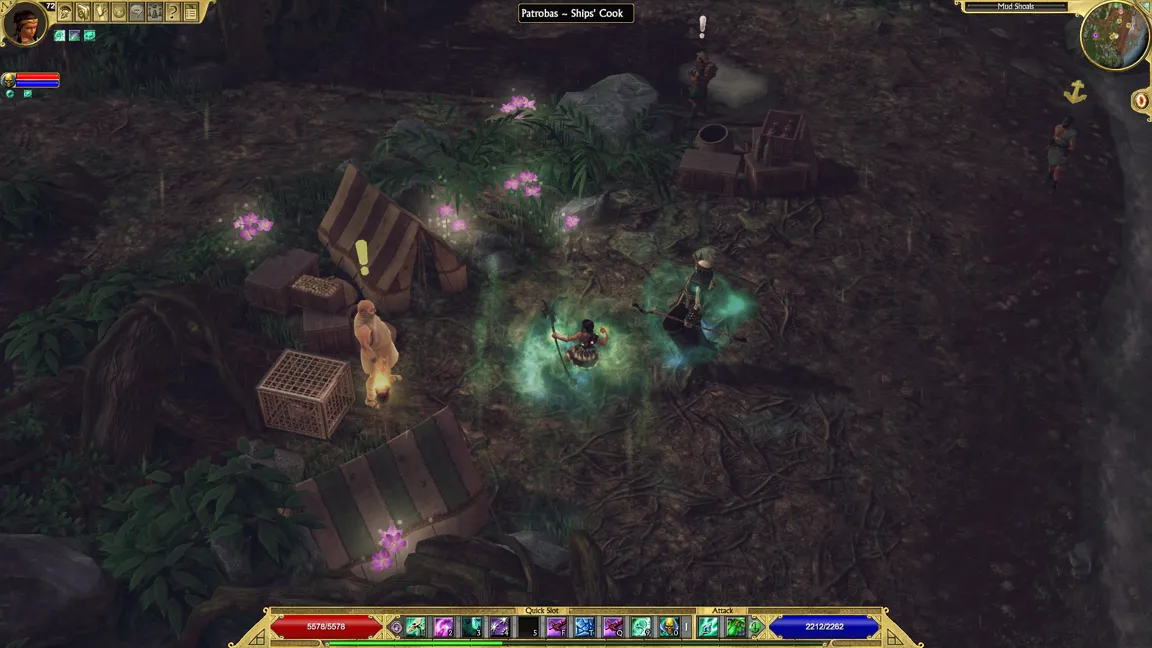
Task: Click the player character portrait
Action: coord(23,23)
